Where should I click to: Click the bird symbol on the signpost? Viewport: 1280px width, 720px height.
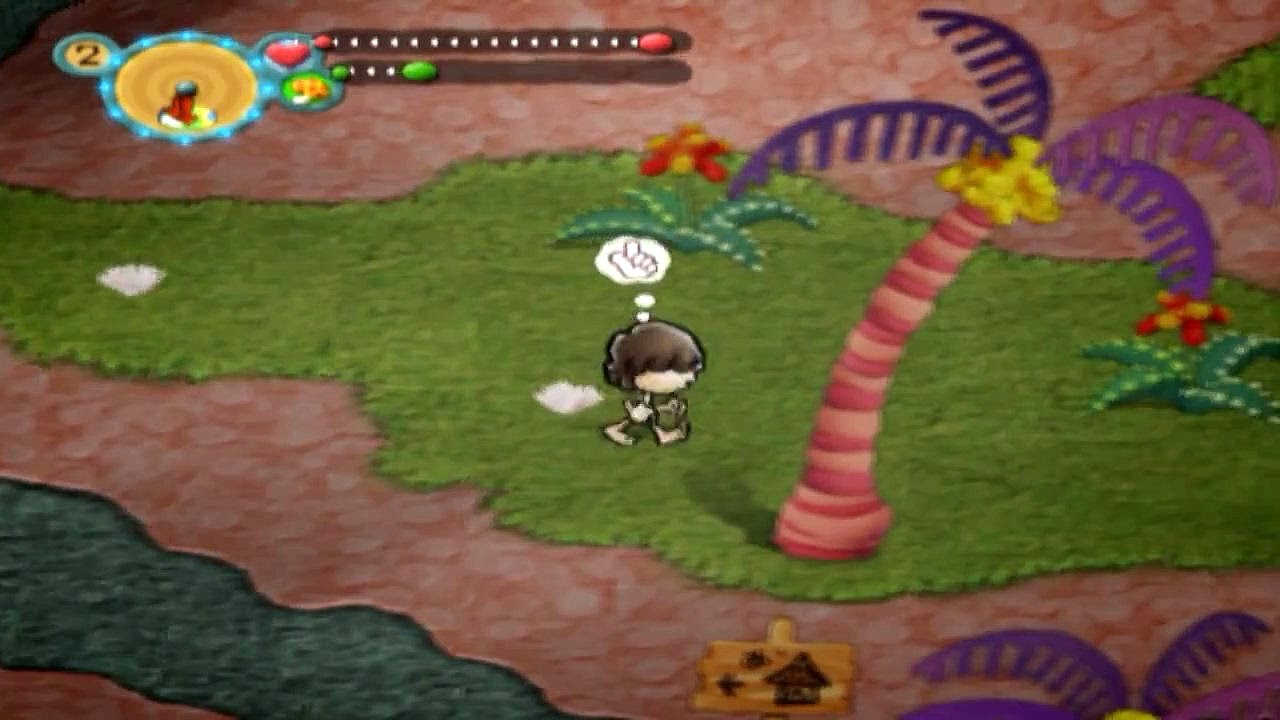coord(754,658)
